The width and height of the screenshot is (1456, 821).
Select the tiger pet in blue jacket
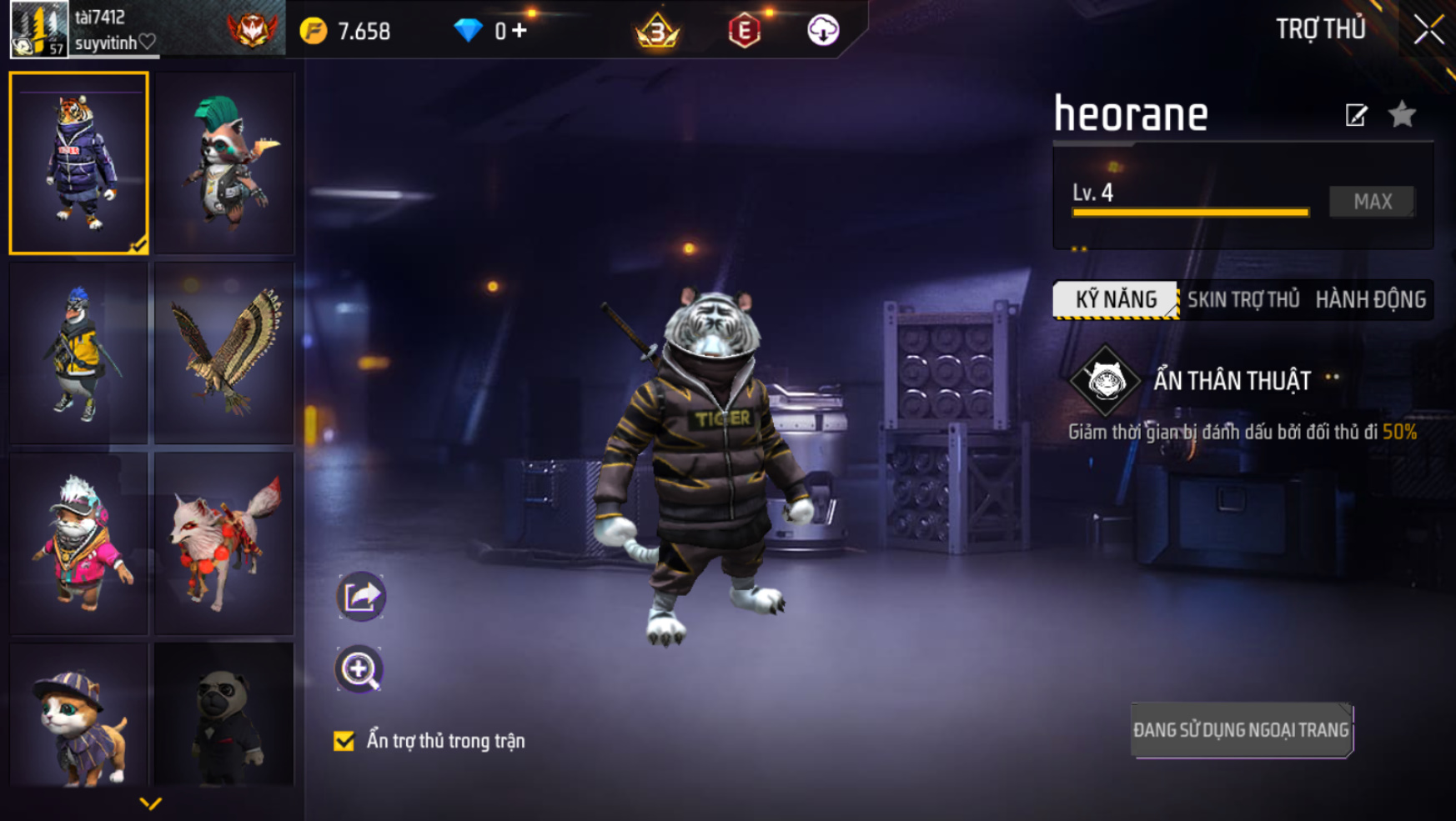pos(79,163)
